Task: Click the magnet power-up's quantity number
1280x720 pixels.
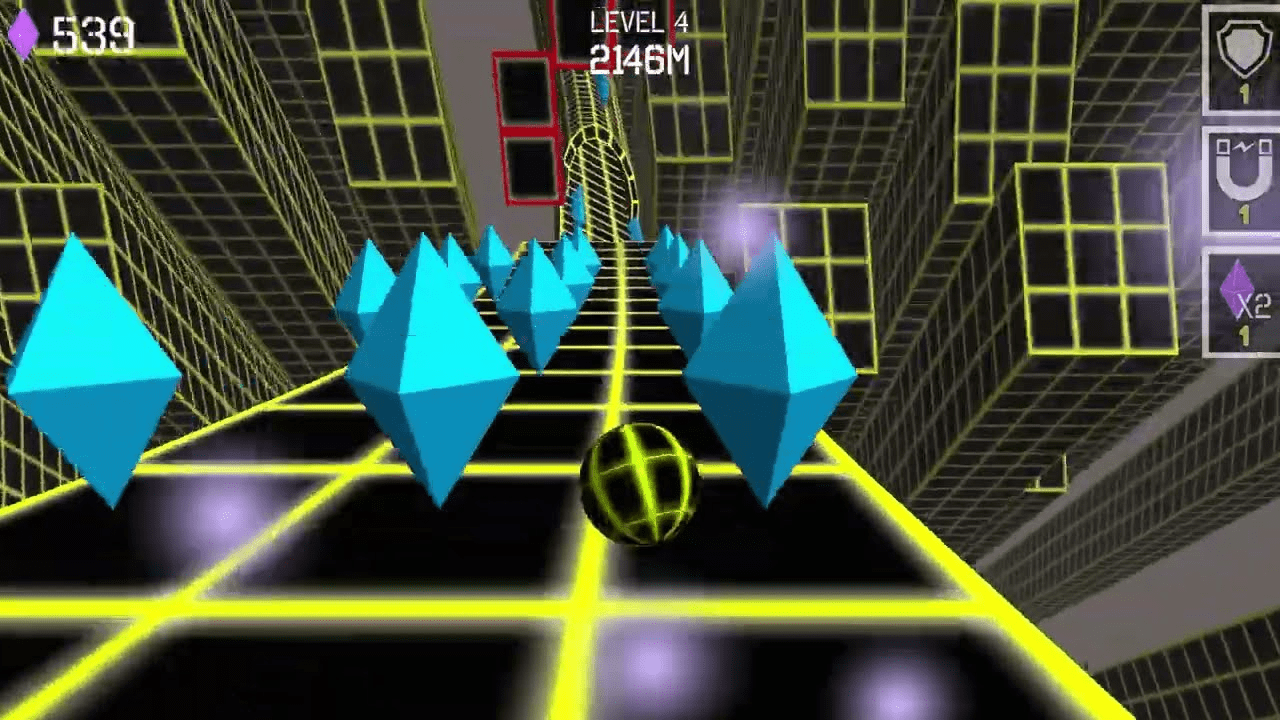Action: tap(1244, 212)
